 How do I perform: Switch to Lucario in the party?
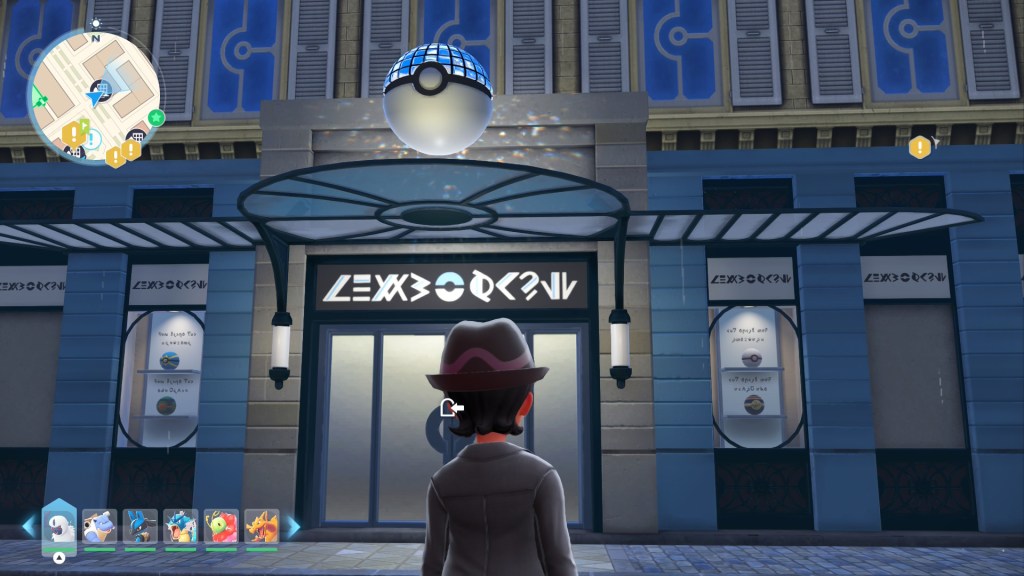140,527
